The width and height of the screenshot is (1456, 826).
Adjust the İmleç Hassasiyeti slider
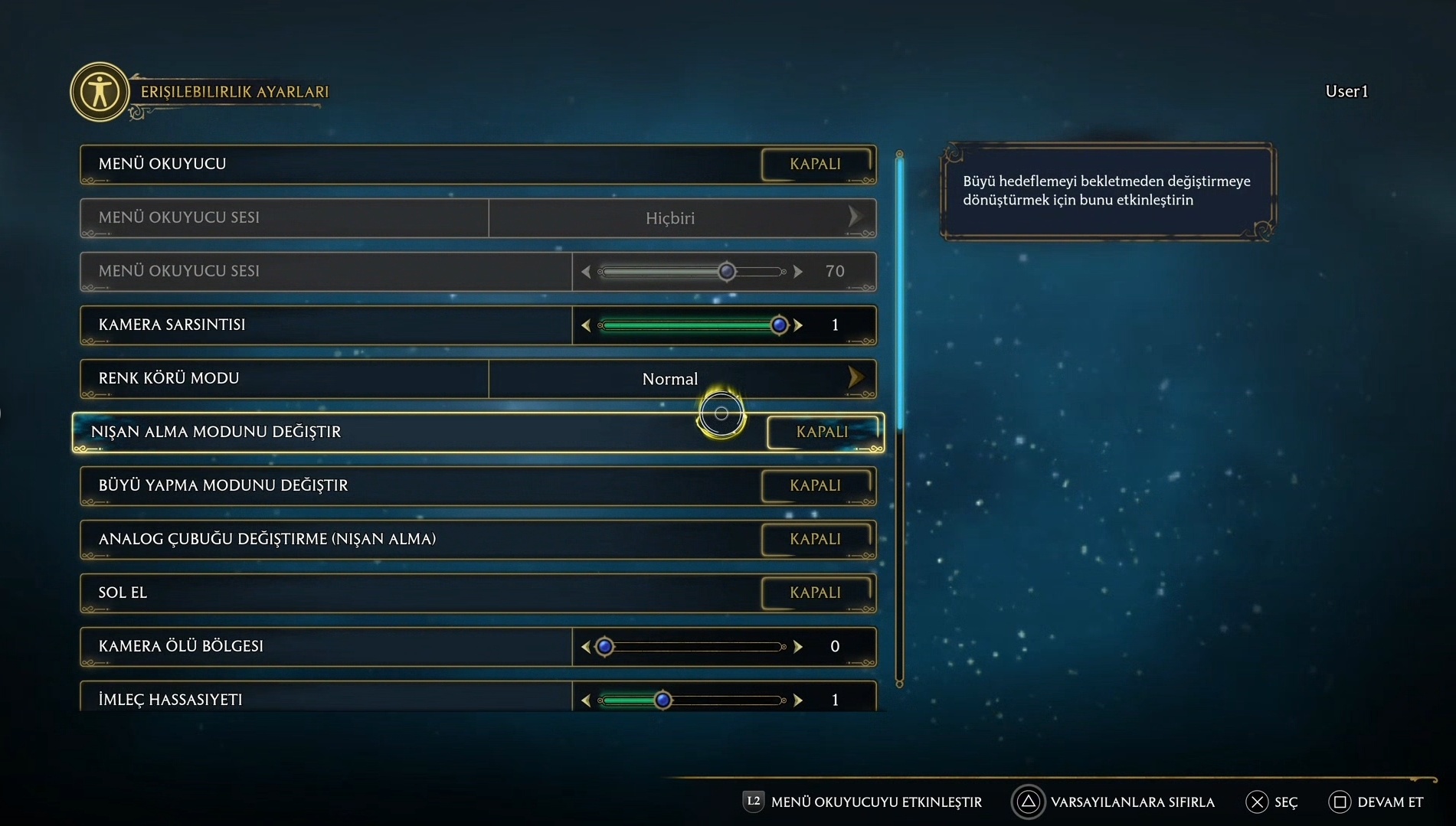click(663, 700)
